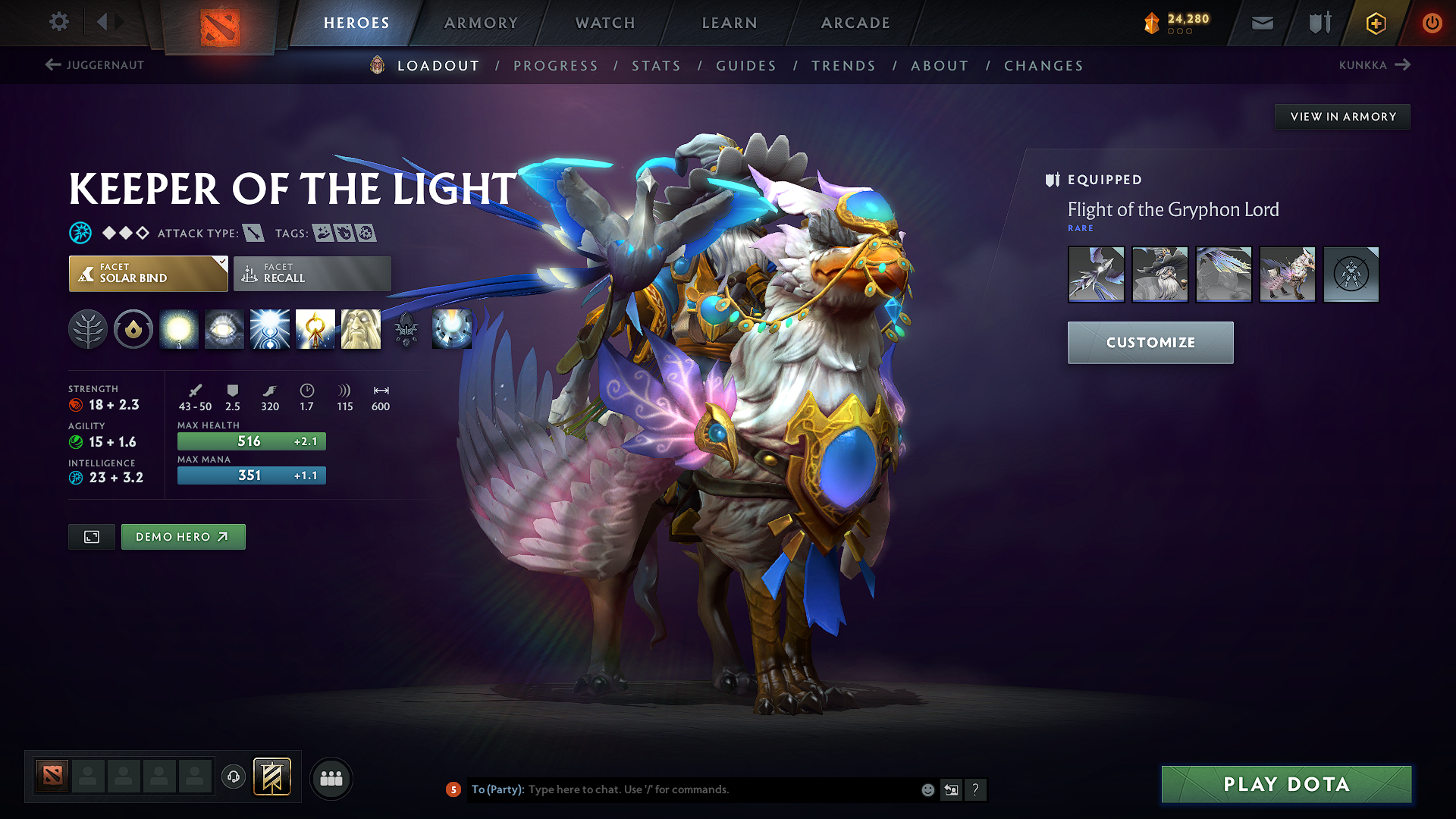Toggle fullscreen hero portrait view
Screen dimensions: 1456x819
[x=91, y=536]
